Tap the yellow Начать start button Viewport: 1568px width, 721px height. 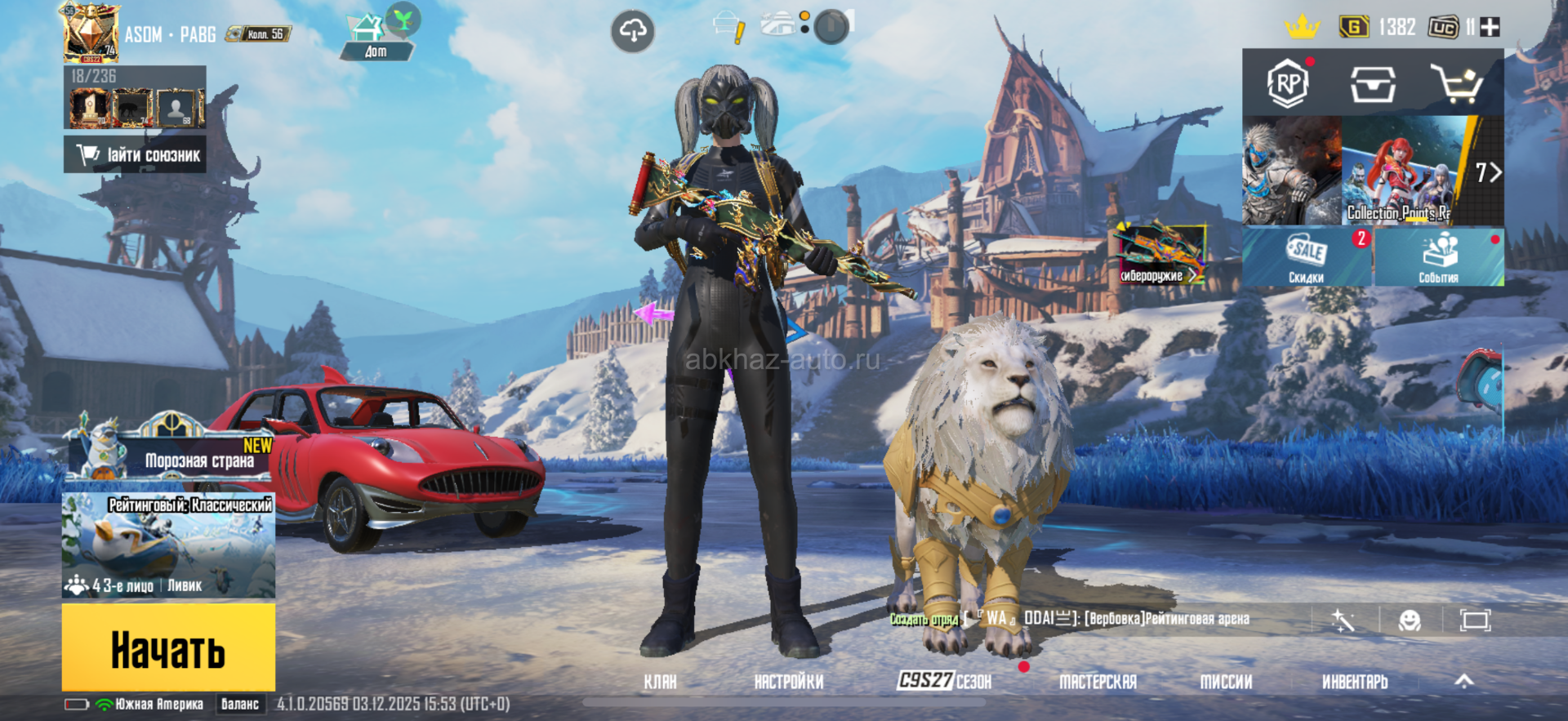point(168,649)
